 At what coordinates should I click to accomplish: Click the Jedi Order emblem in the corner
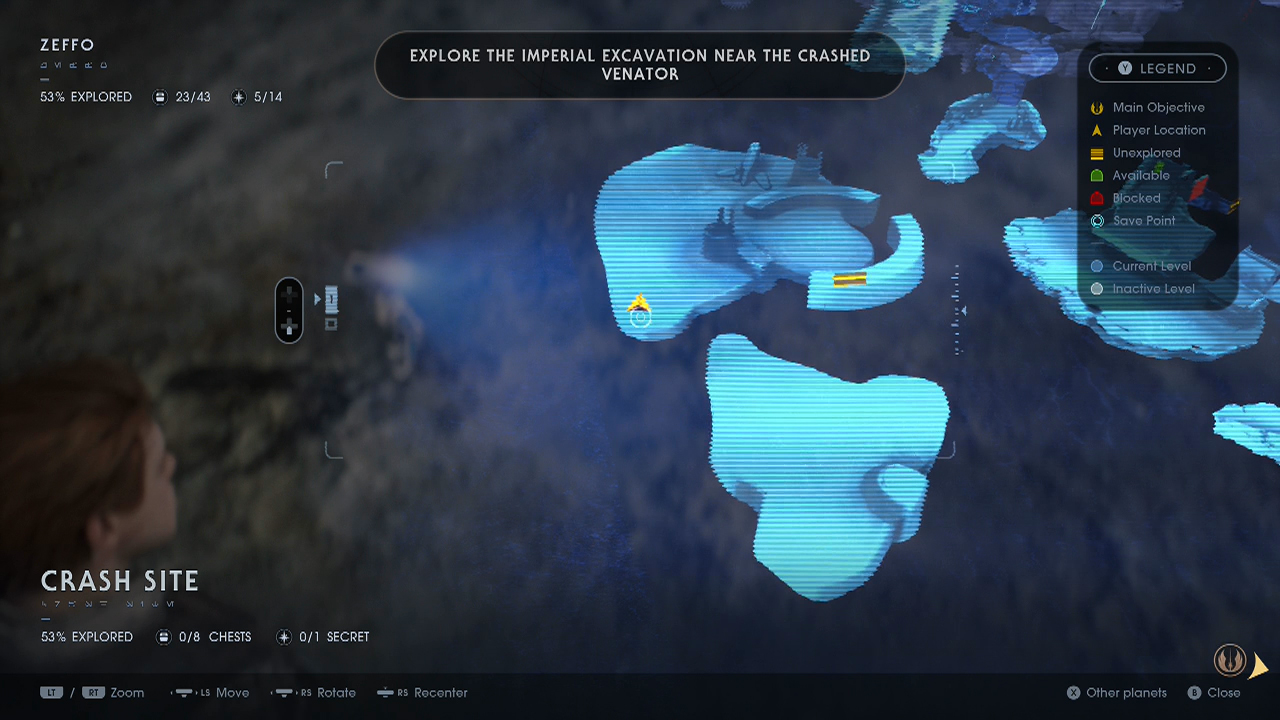coord(1229,660)
